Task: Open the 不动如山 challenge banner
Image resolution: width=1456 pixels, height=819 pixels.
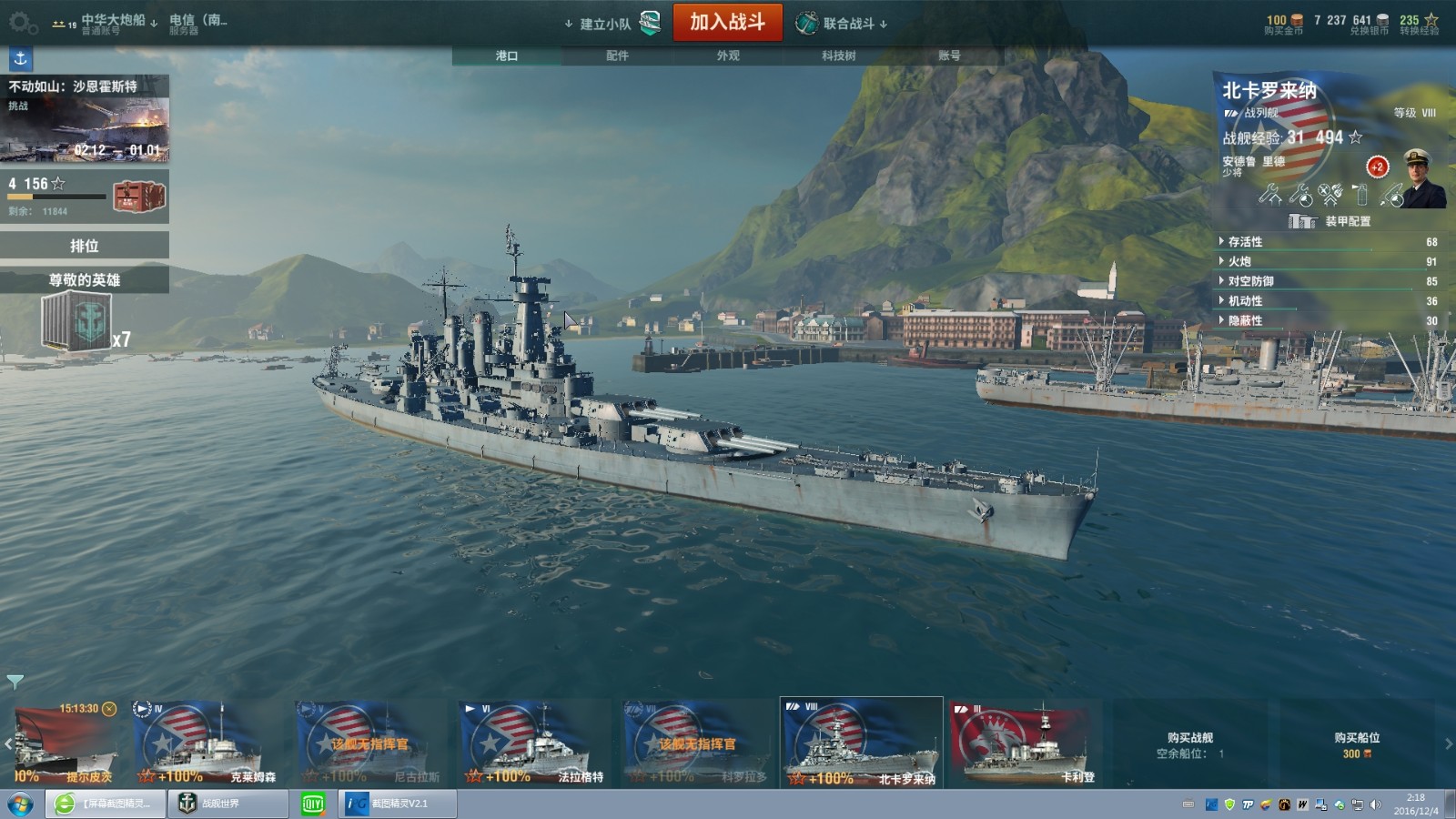Action: 85,119
